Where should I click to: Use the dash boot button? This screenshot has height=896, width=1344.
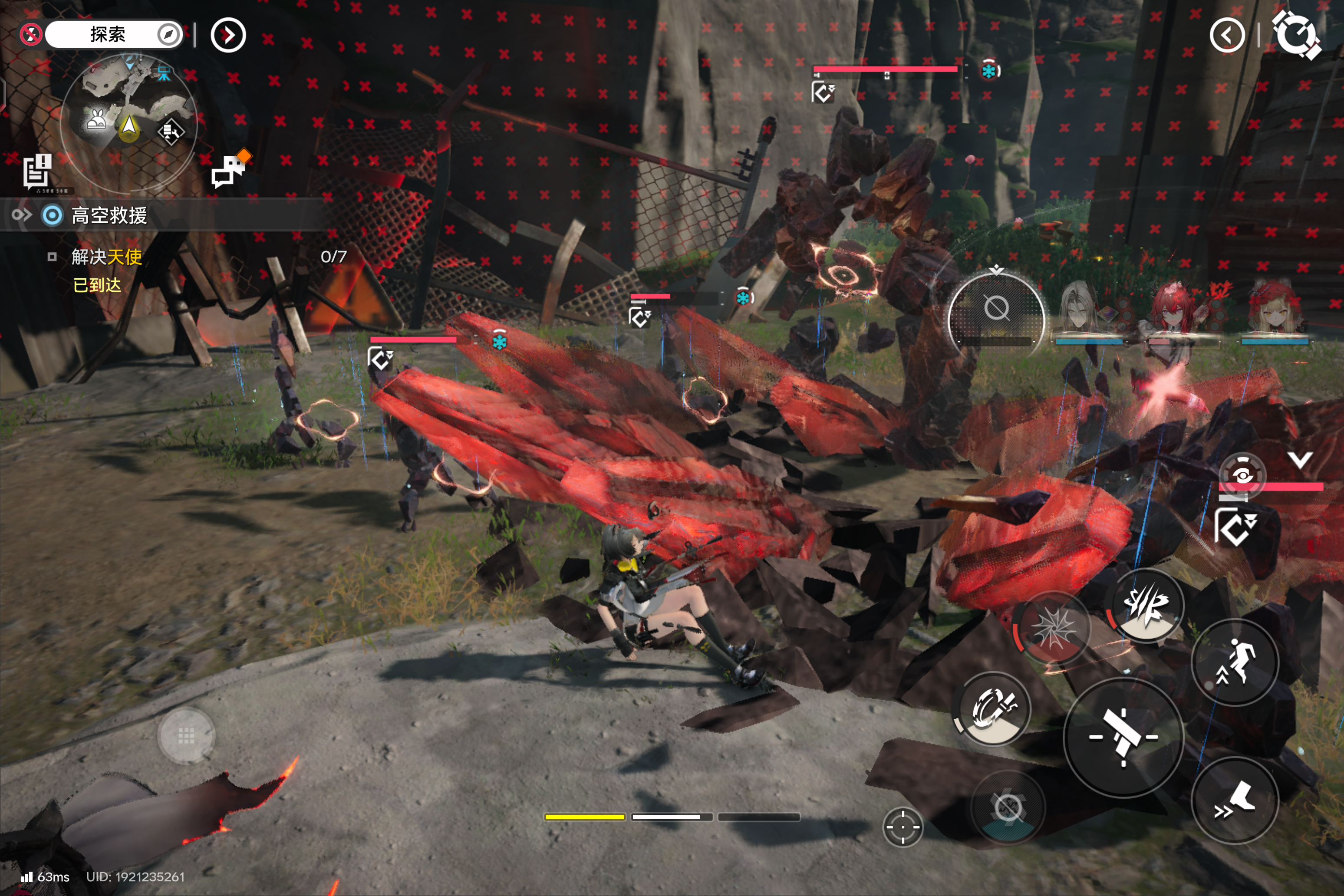click(1234, 800)
